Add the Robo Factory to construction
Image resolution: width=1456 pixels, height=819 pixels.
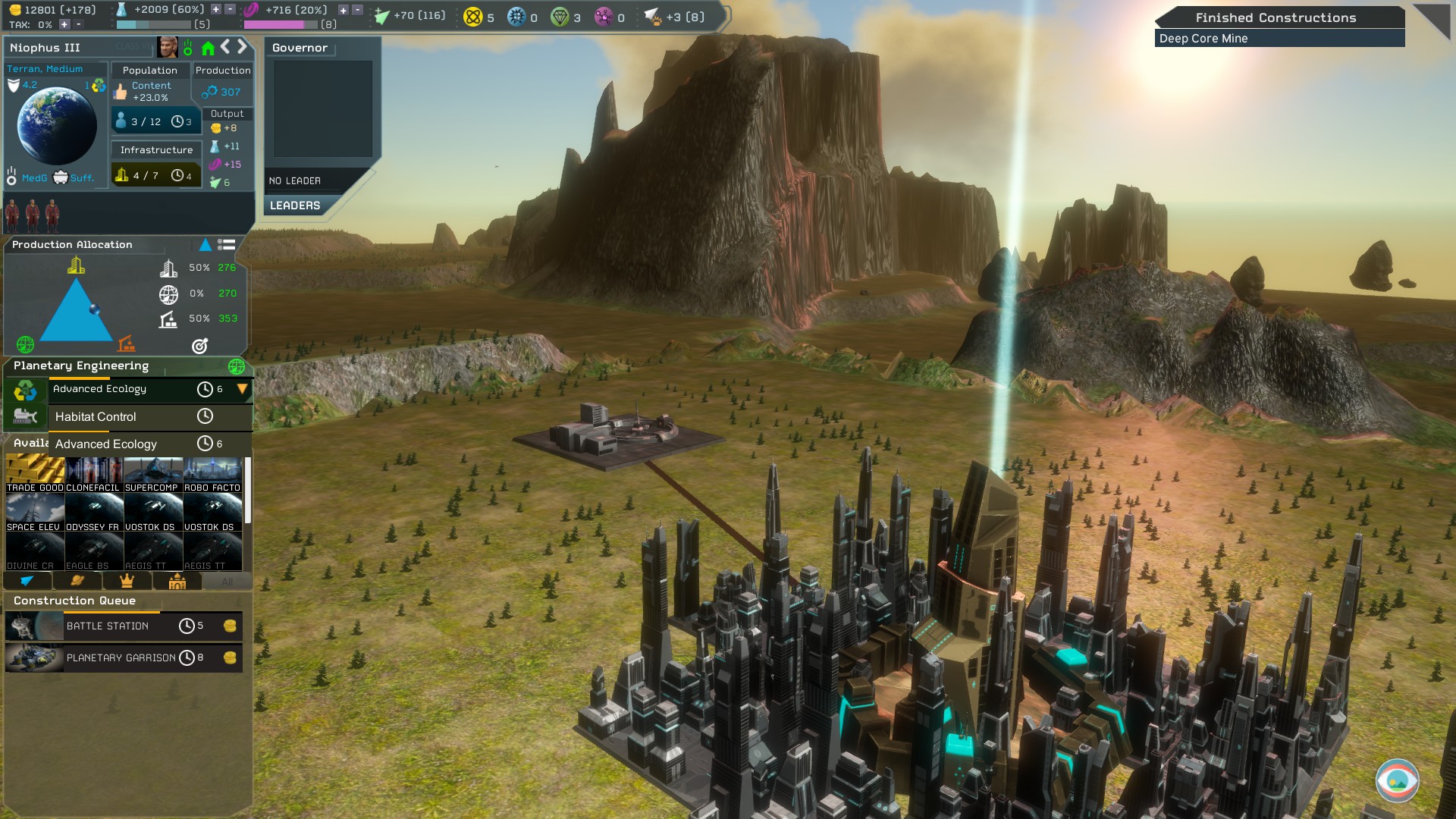point(212,474)
